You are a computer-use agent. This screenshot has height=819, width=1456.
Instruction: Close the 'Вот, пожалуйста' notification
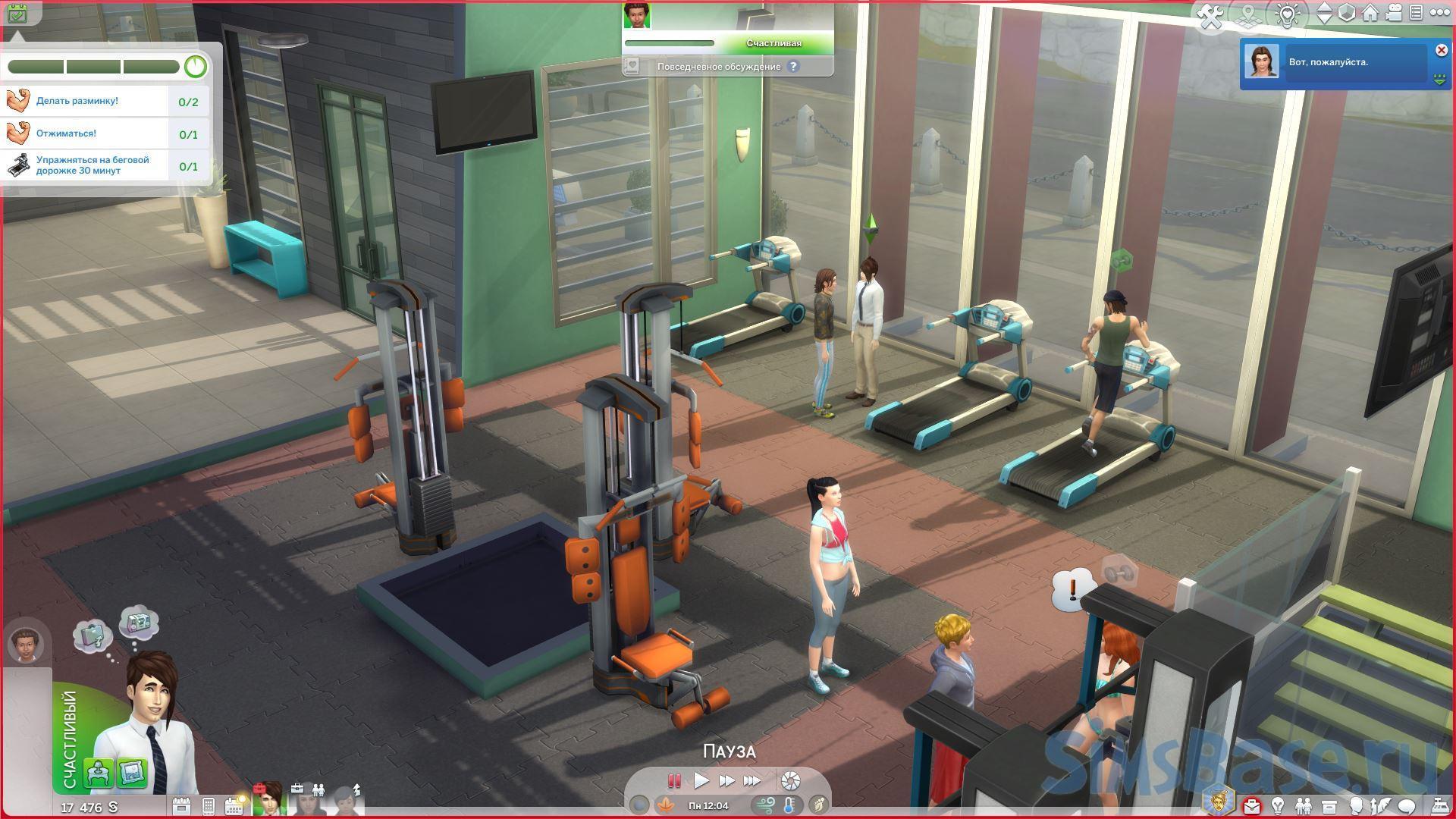(x=1441, y=50)
